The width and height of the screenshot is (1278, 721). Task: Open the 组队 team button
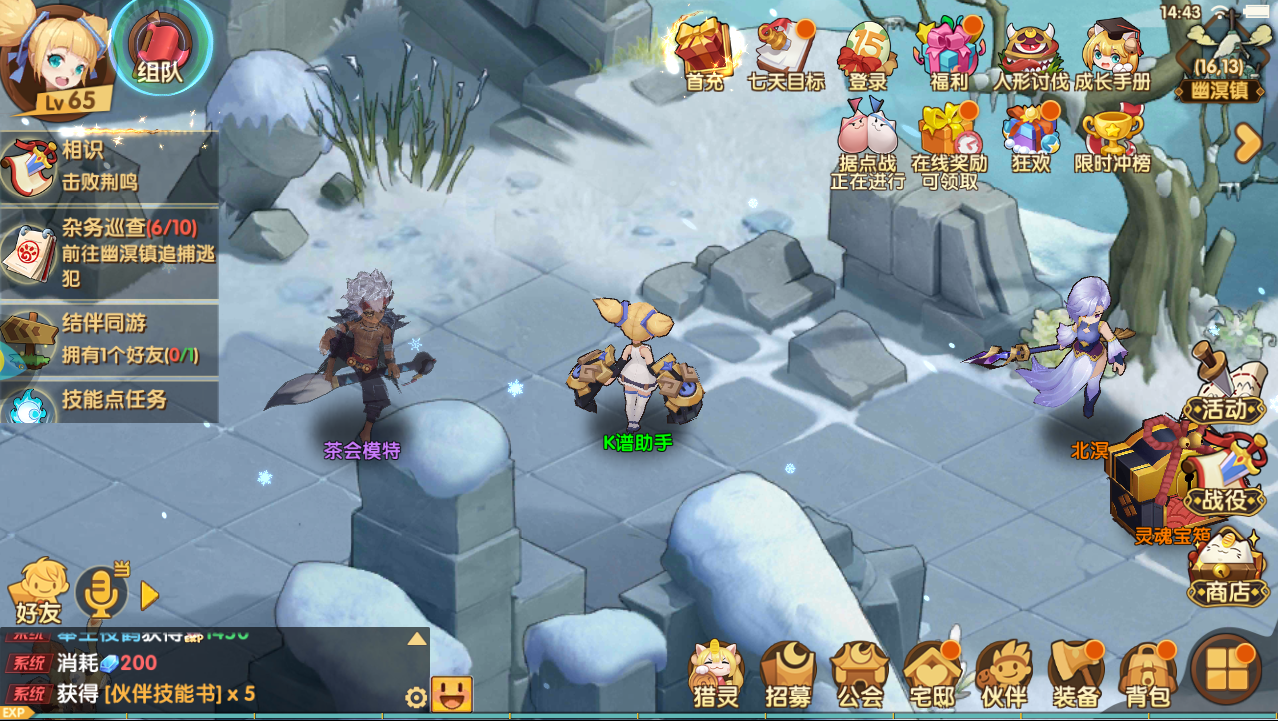tap(160, 48)
